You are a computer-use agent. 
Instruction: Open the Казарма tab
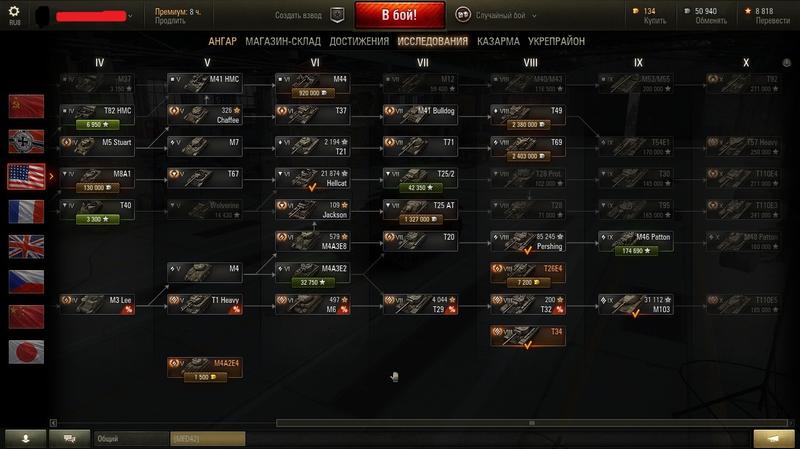coord(498,41)
